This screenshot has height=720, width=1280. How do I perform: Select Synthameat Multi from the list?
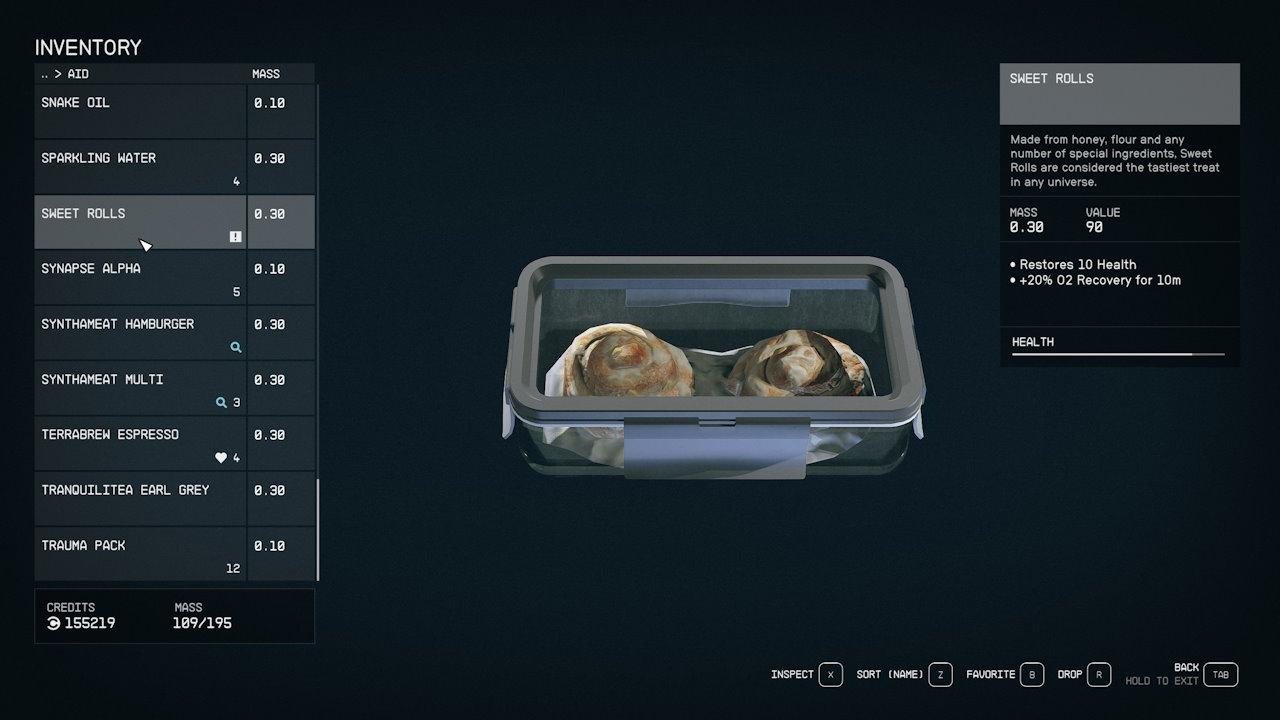point(140,388)
